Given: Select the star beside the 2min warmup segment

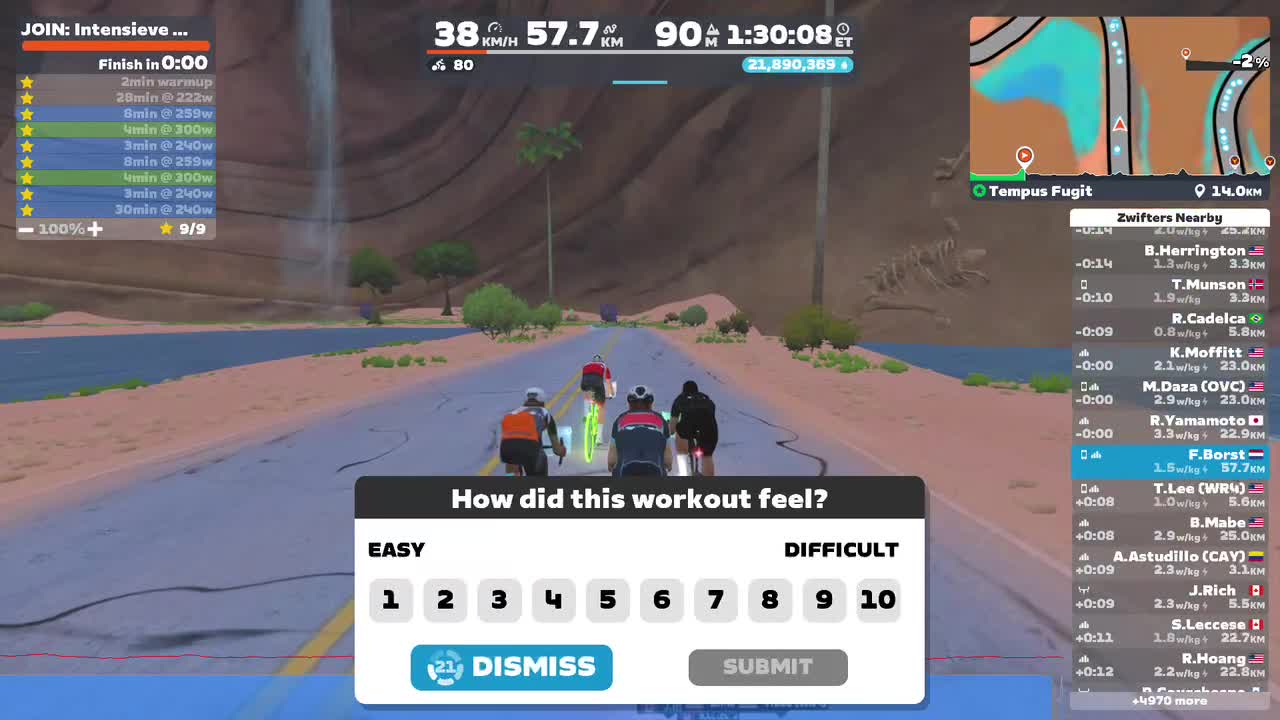Looking at the screenshot, I should pos(27,82).
